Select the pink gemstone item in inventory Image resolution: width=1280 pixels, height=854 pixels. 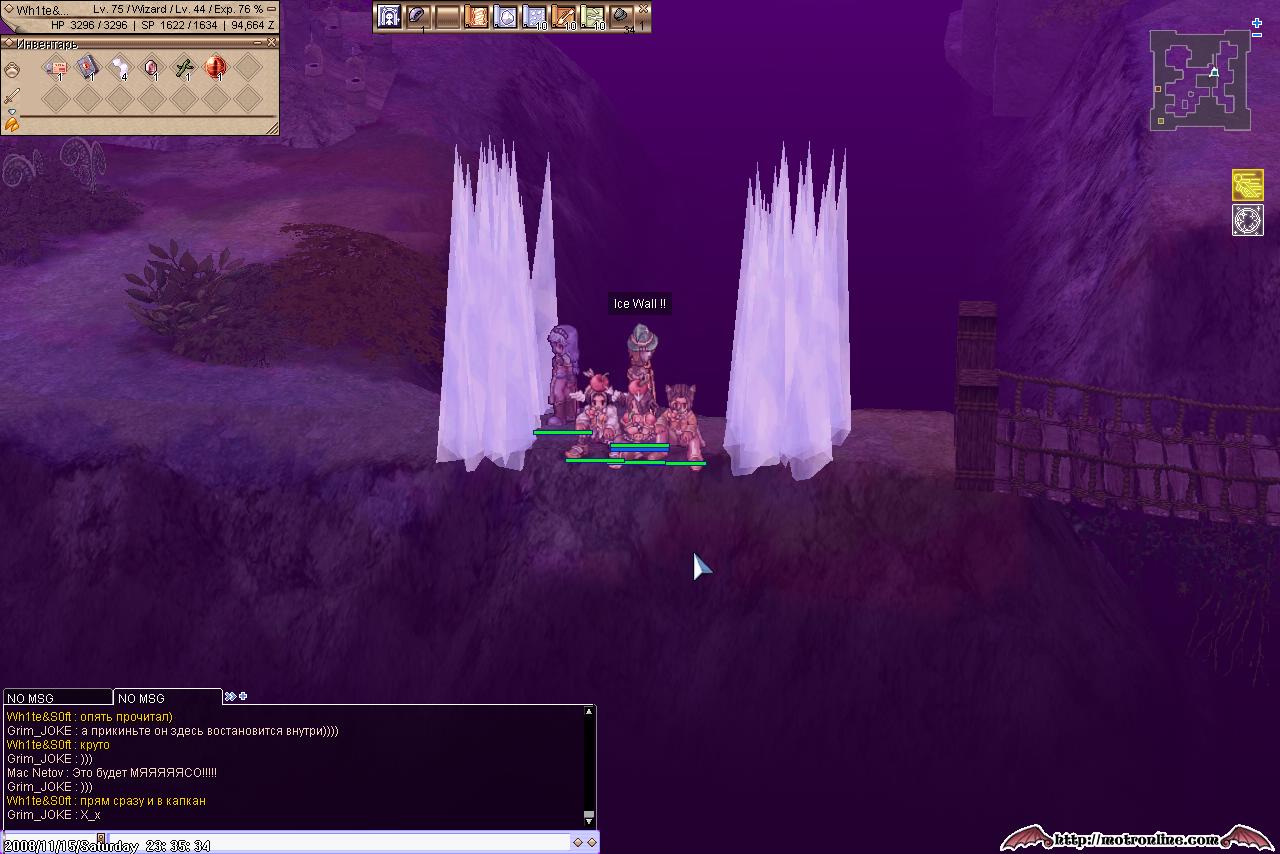pos(151,67)
